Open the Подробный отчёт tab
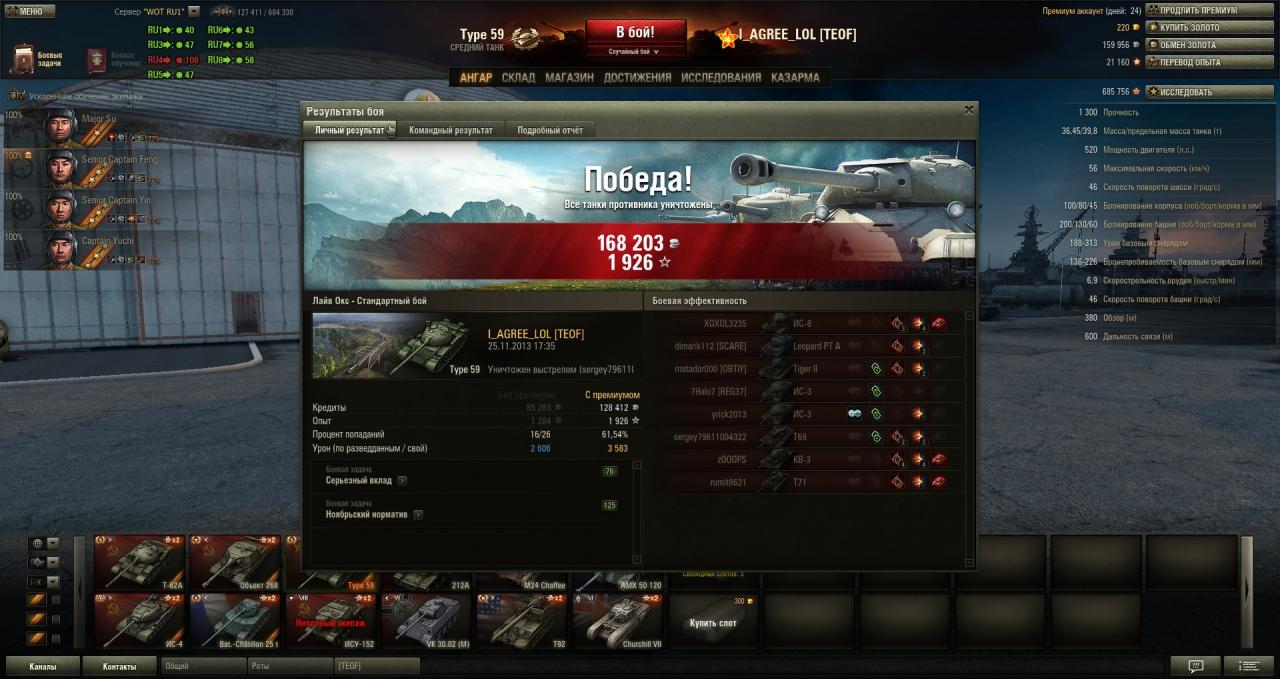 coord(550,130)
